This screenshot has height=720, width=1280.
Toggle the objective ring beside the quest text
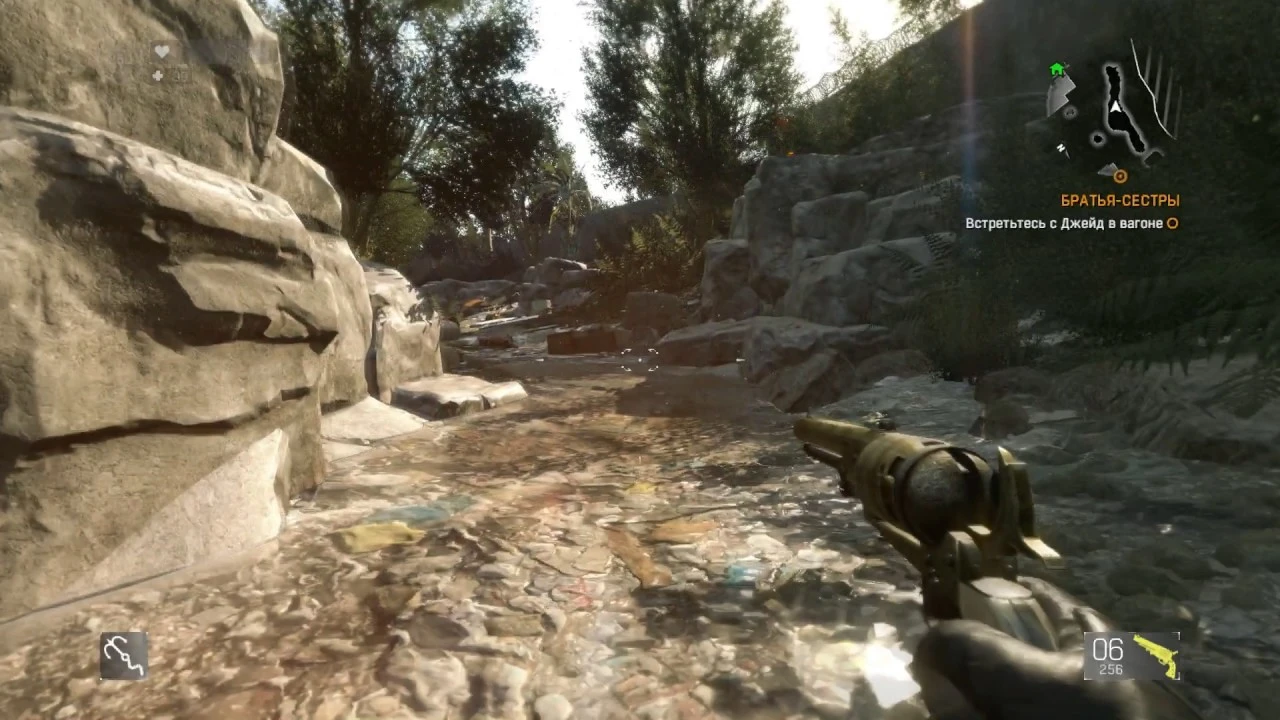click(x=1172, y=223)
